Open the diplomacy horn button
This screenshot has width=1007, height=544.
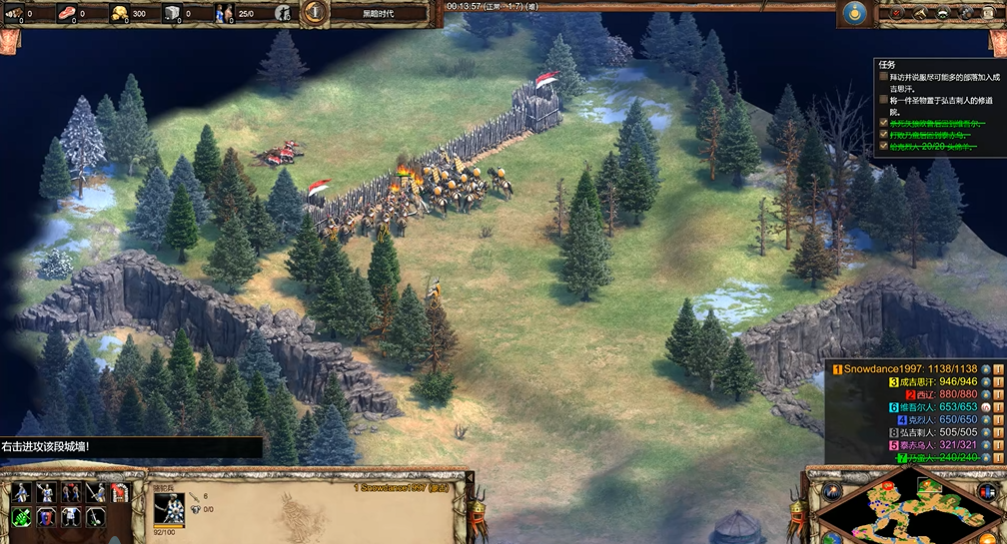tap(920, 13)
